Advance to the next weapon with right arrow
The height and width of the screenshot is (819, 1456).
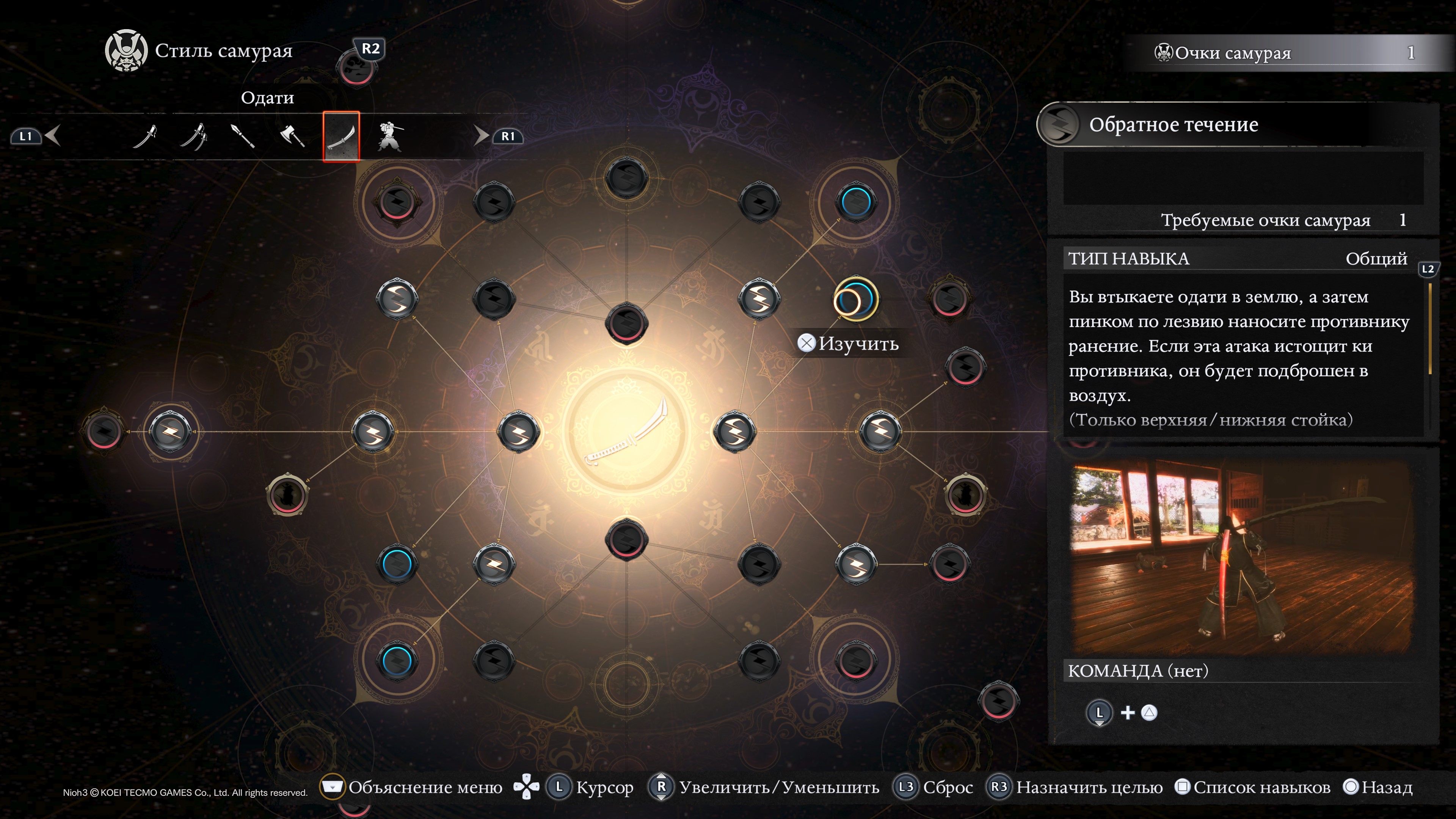point(480,136)
